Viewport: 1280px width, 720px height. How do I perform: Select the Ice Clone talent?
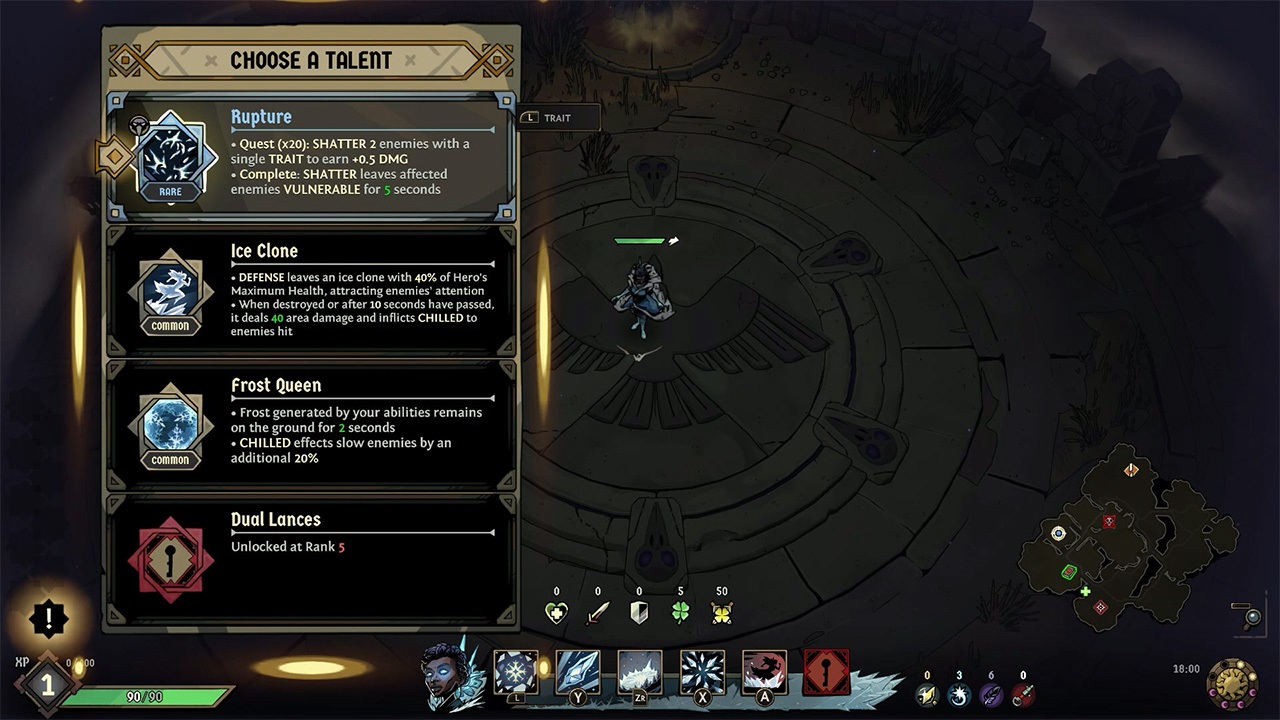coord(310,290)
